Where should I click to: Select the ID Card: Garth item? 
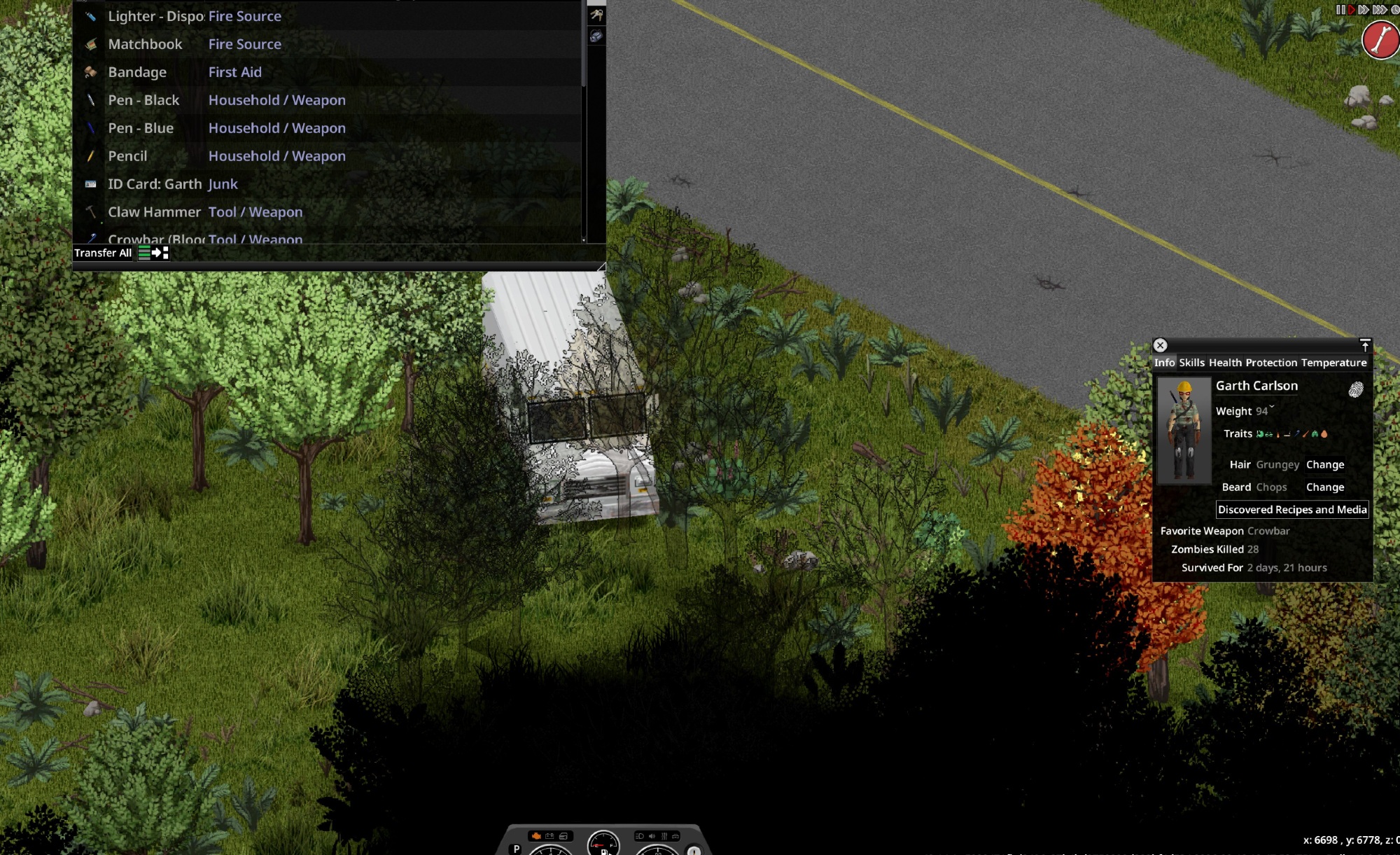tap(155, 184)
